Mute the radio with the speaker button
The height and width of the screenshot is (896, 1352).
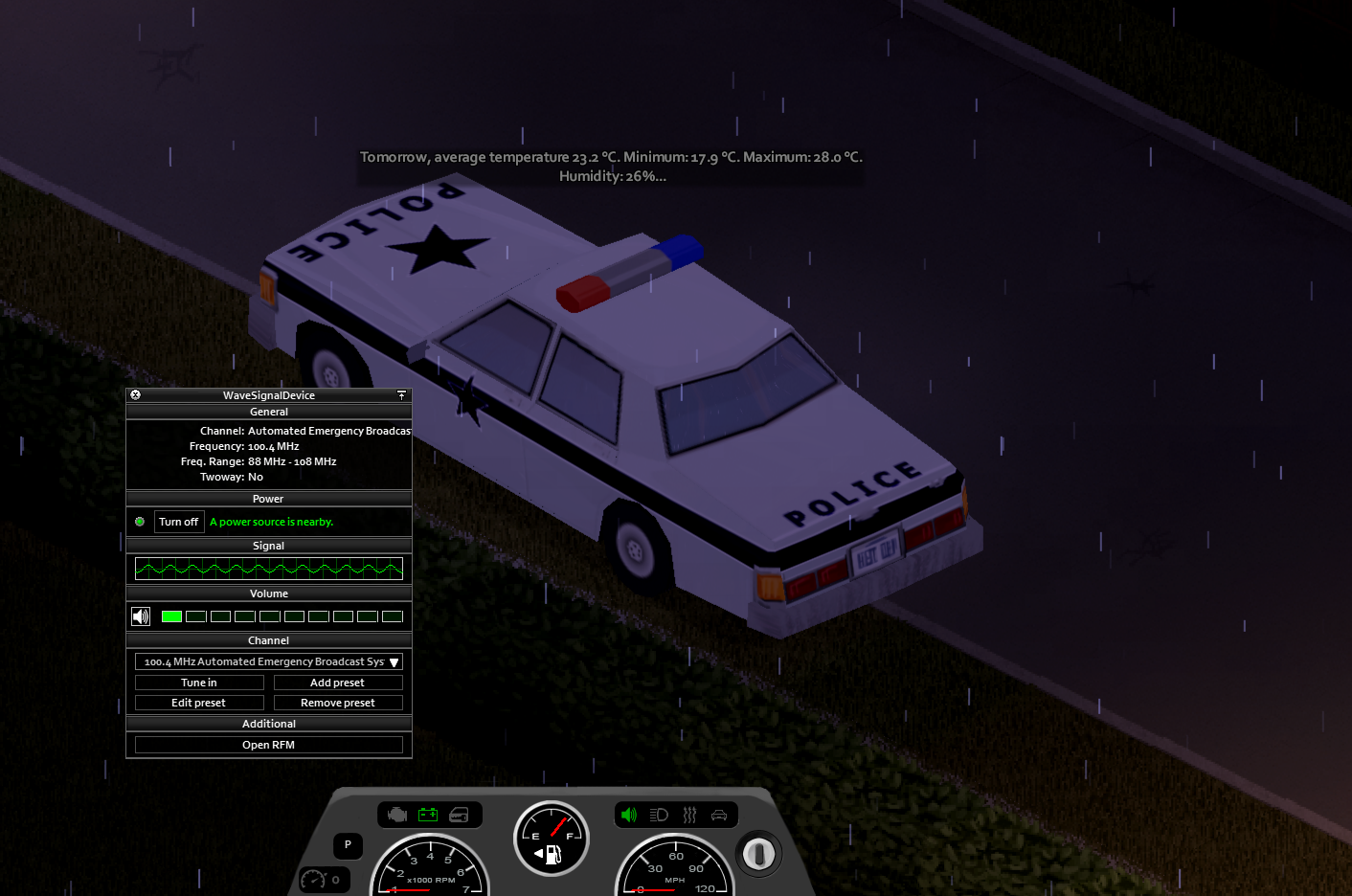click(x=141, y=616)
